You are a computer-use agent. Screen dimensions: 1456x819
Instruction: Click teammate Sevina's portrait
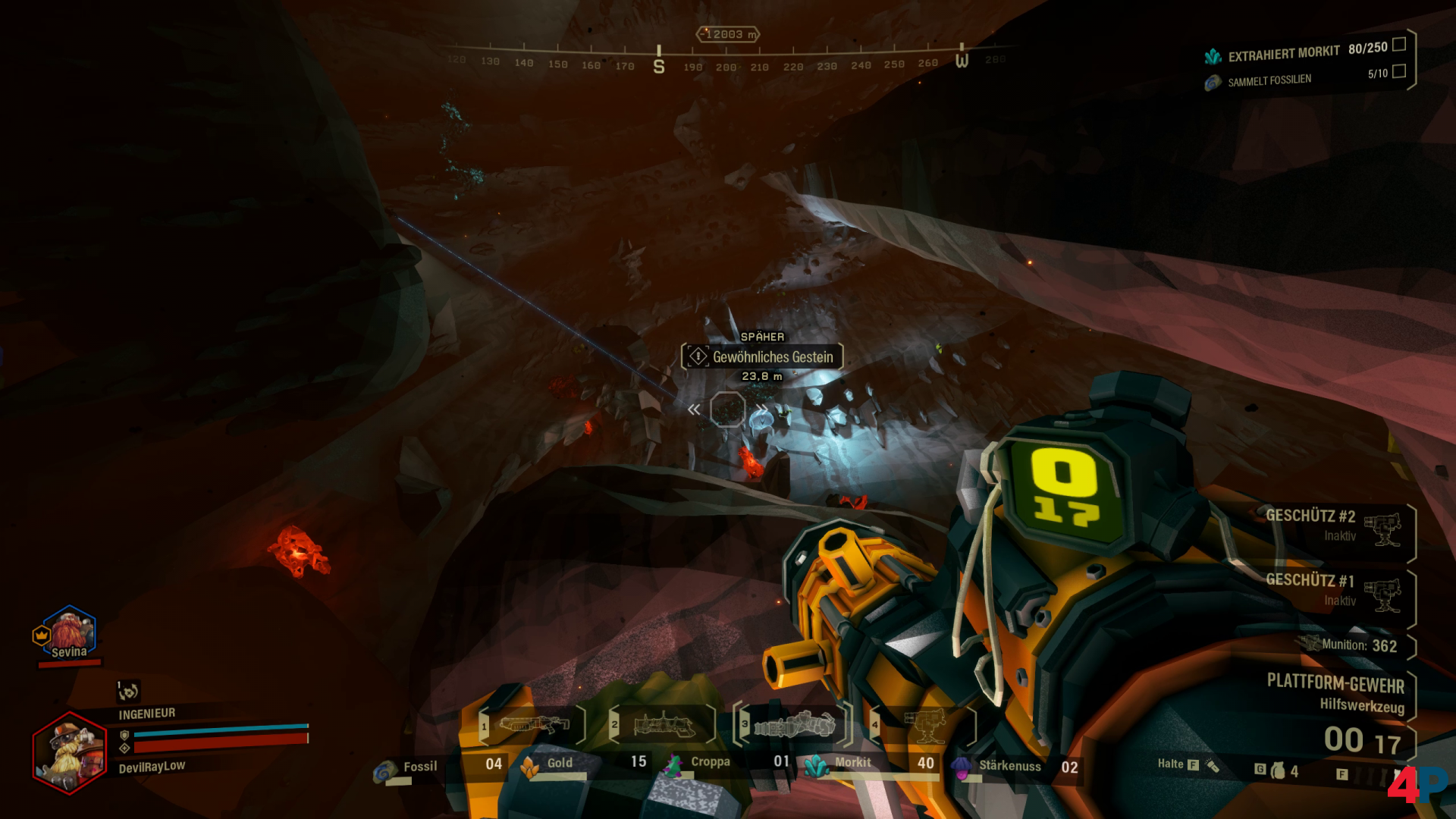[x=69, y=631]
